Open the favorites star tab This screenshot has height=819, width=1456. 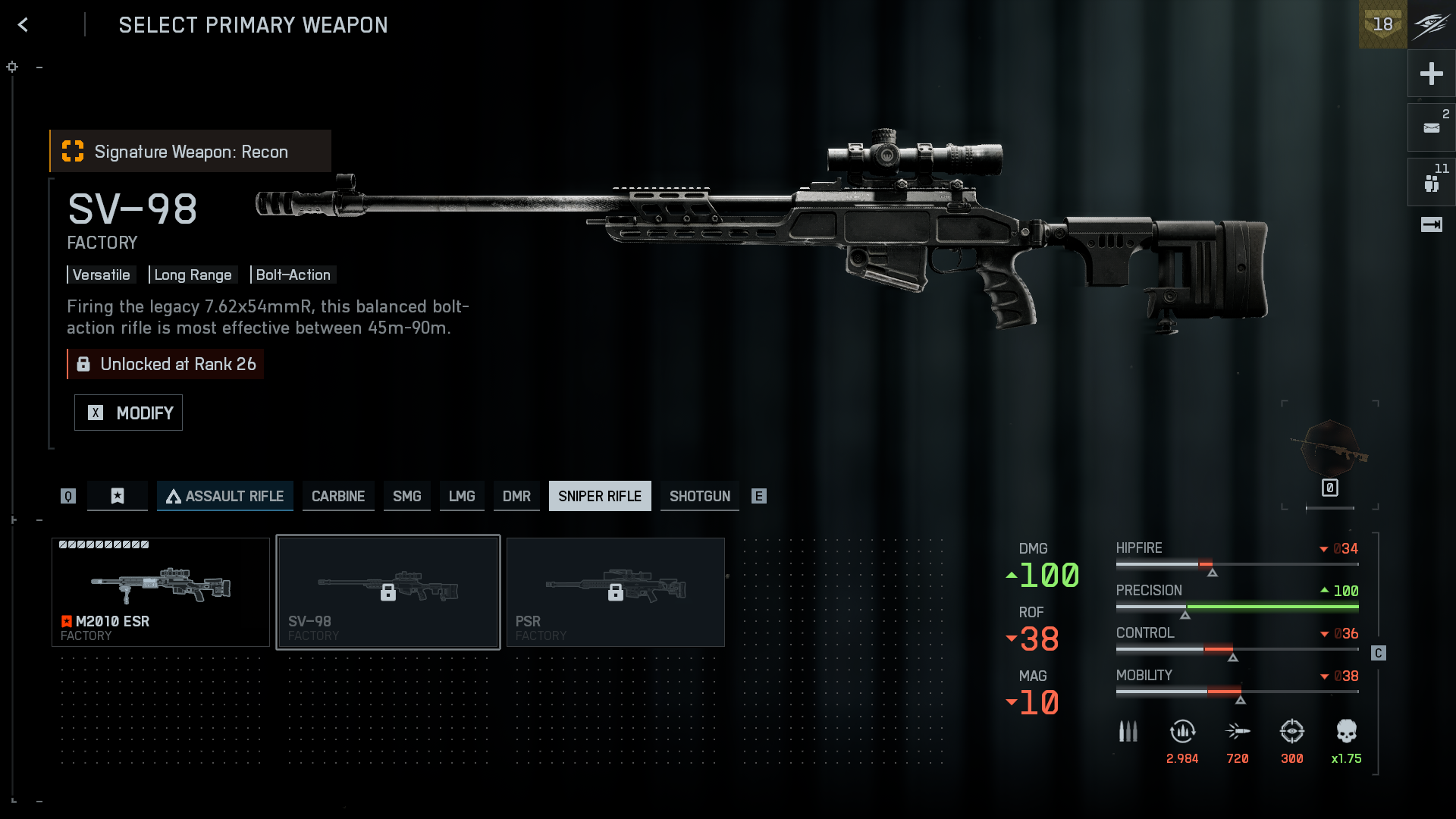[118, 496]
